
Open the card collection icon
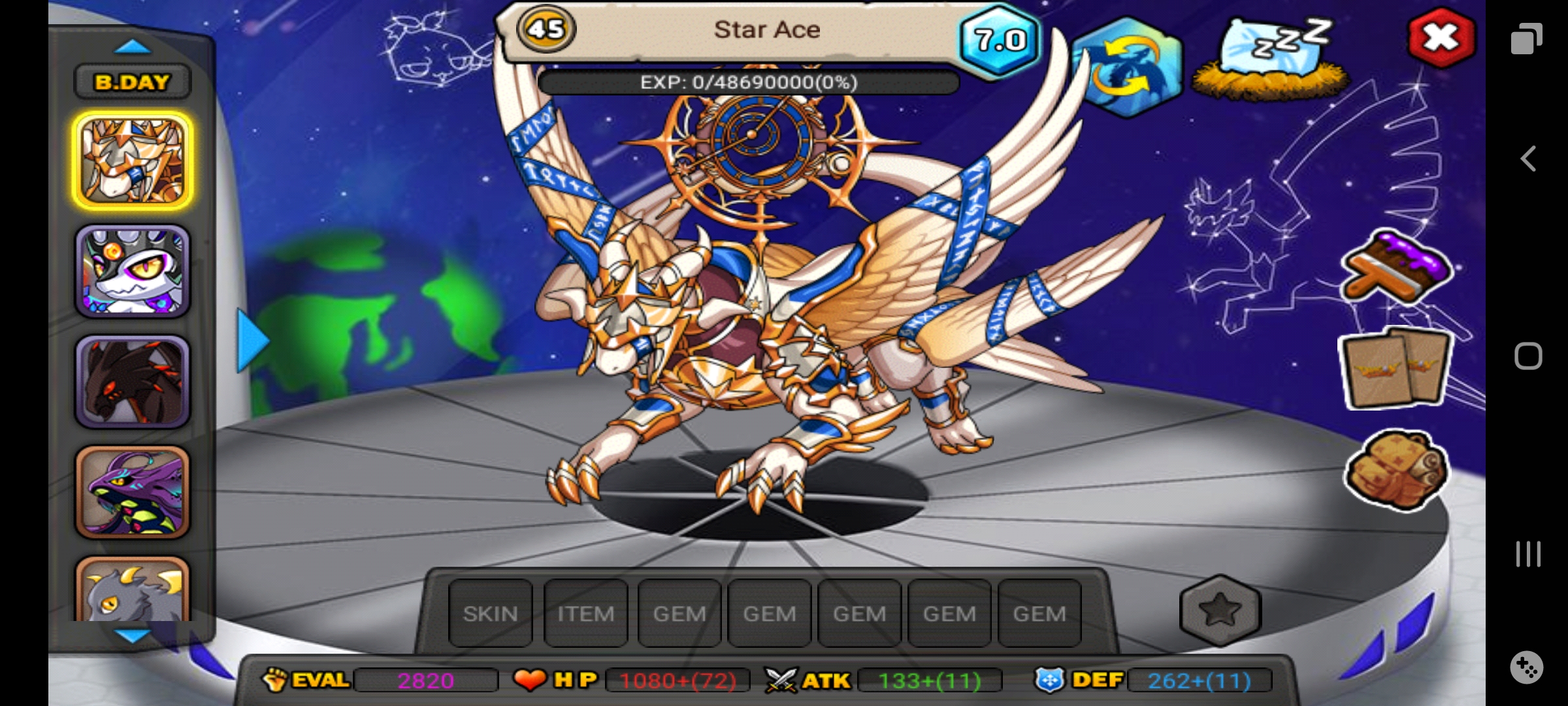(x=1395, y=369)
